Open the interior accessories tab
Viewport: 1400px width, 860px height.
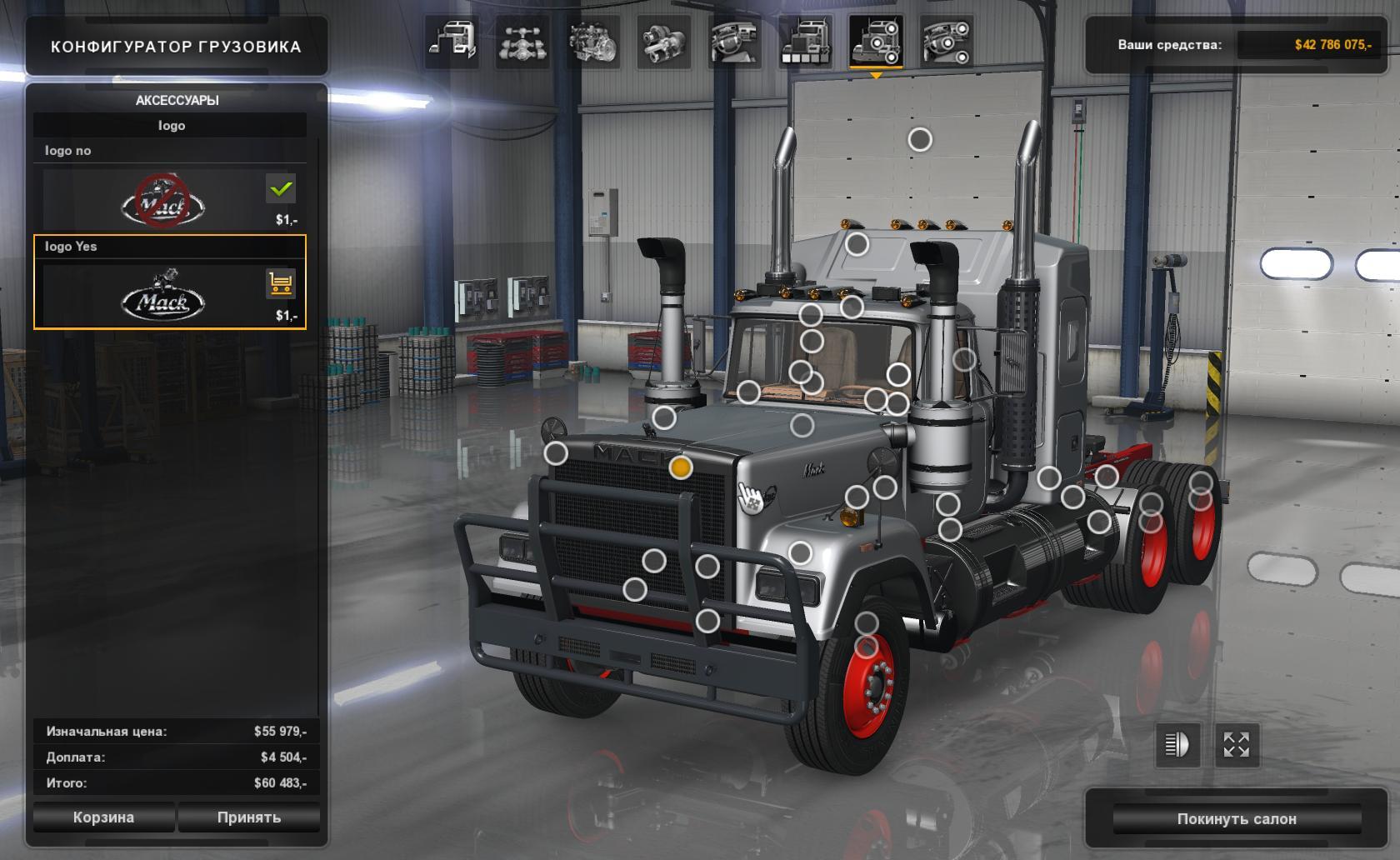[x=947, y=42]
